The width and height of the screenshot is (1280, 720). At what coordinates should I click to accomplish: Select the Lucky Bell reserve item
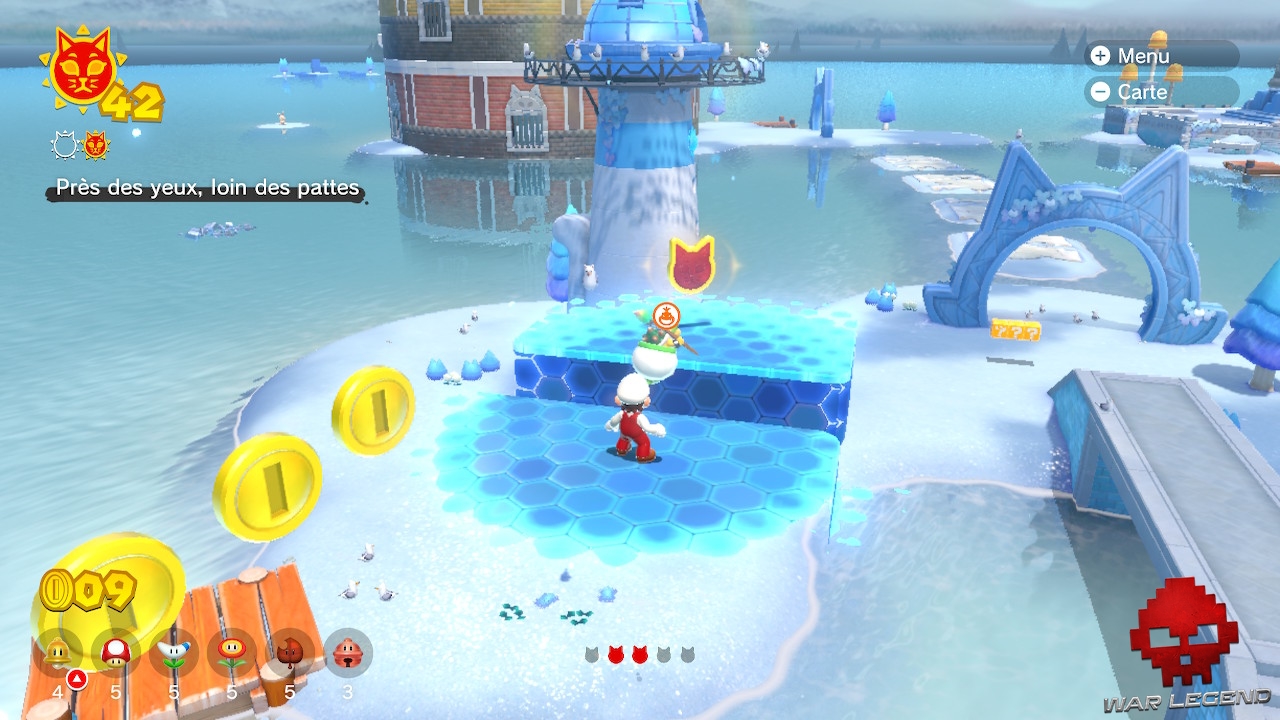pyautogui.click(x=348, y=653)
